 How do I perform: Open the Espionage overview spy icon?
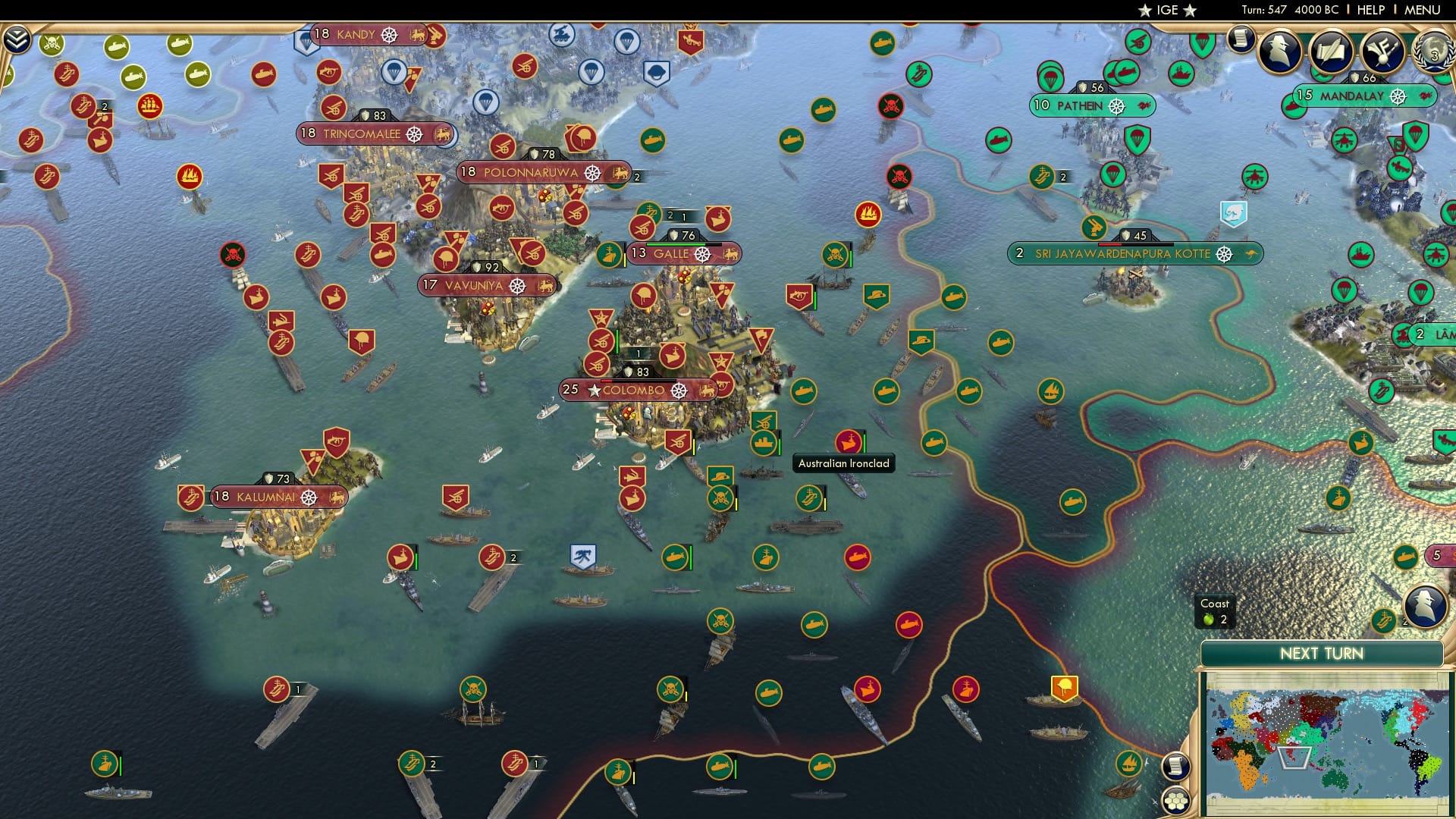(1279, 52)
